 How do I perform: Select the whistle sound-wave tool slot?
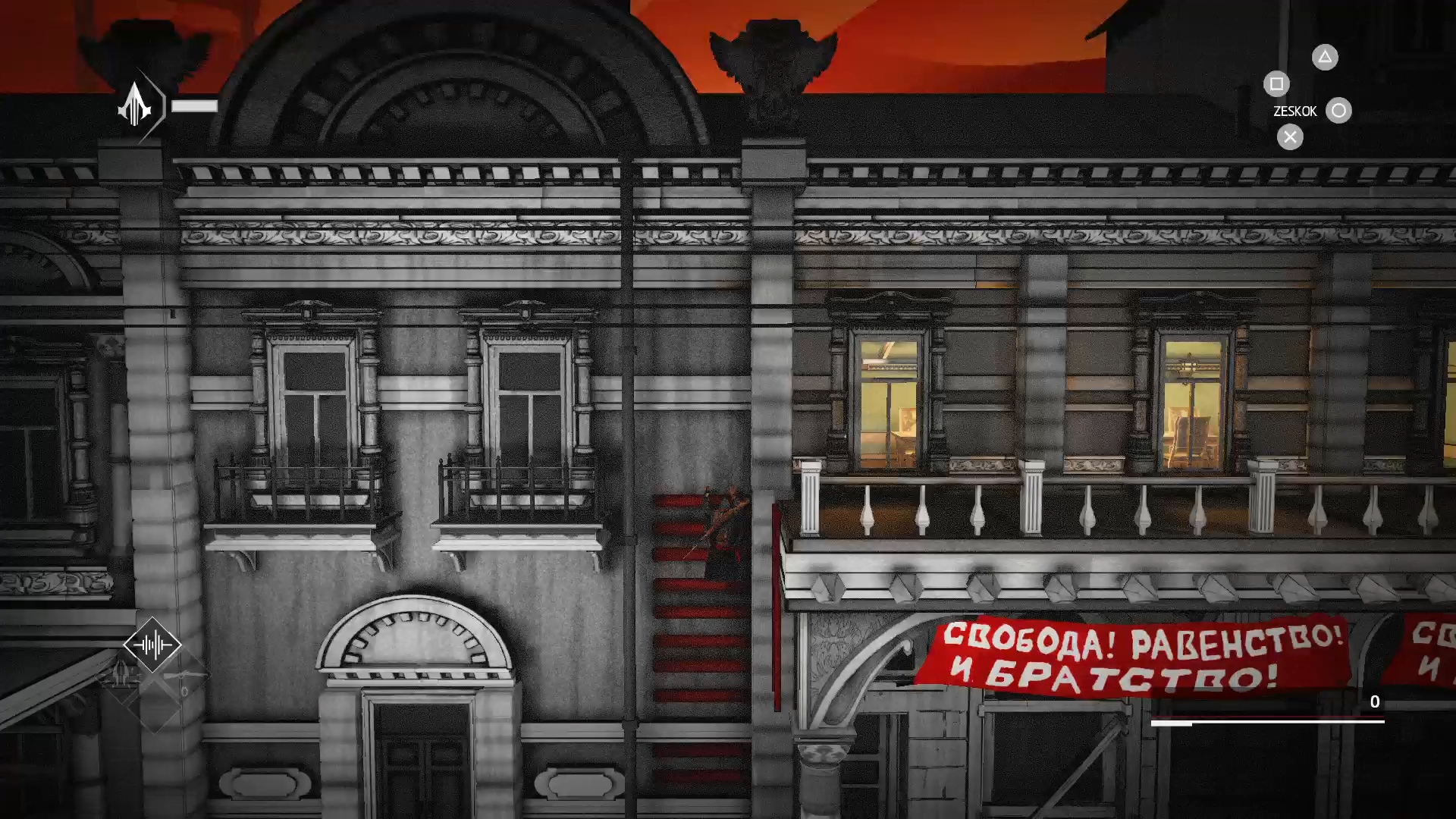pyautogui.click(x=152, y=645)
